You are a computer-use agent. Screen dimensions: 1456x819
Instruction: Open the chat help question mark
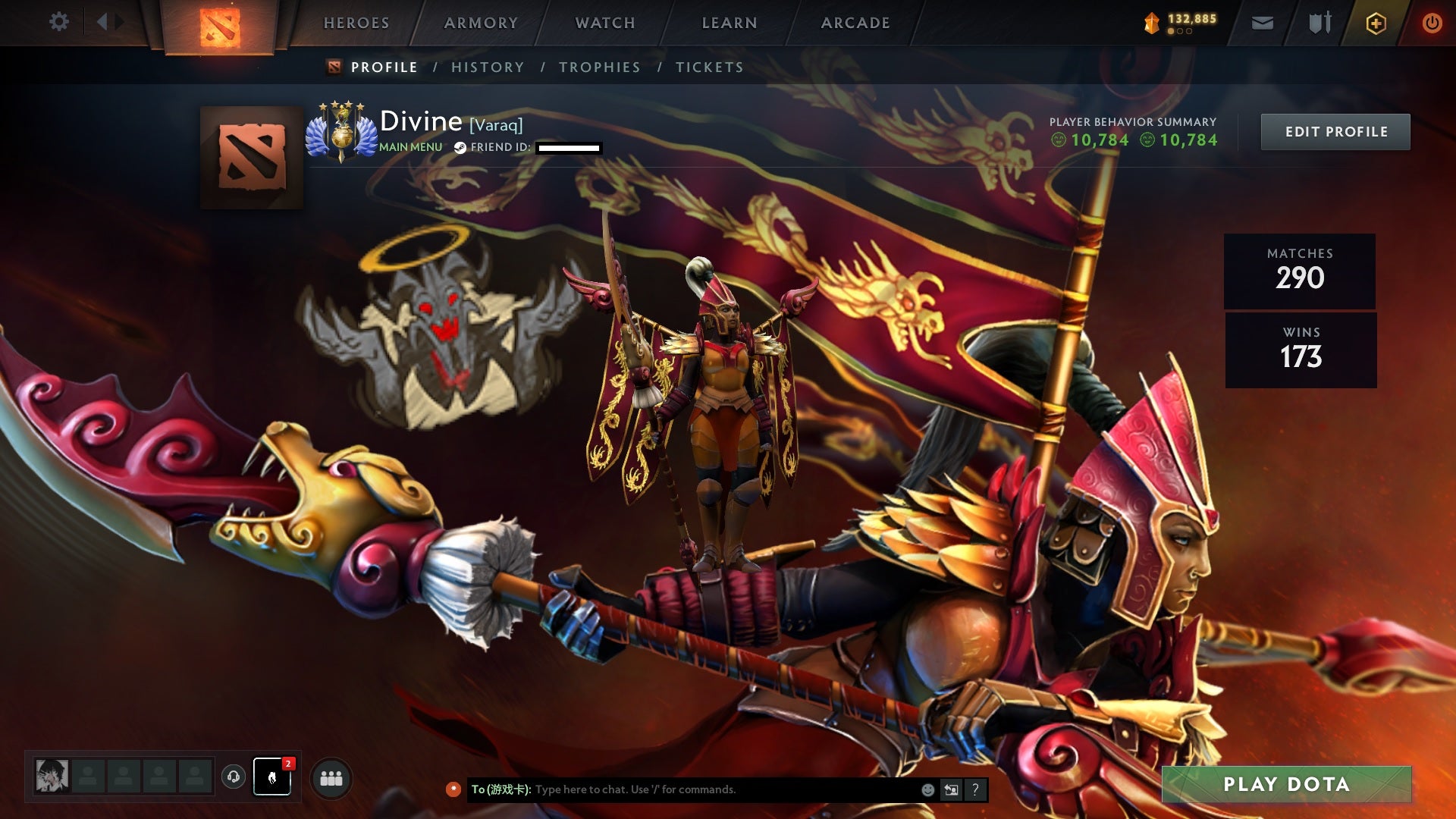click(x=975, y=789)
